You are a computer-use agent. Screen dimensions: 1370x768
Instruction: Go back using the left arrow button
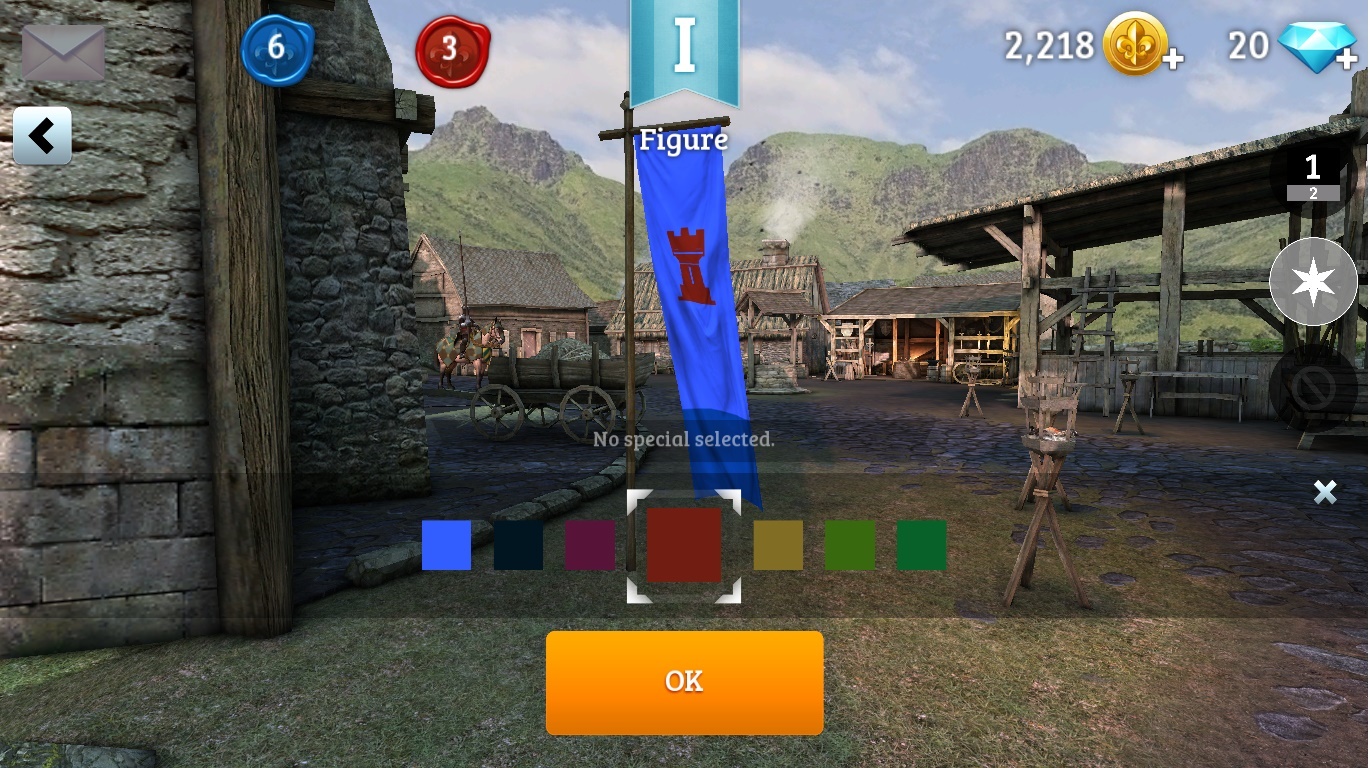(42, 136)
